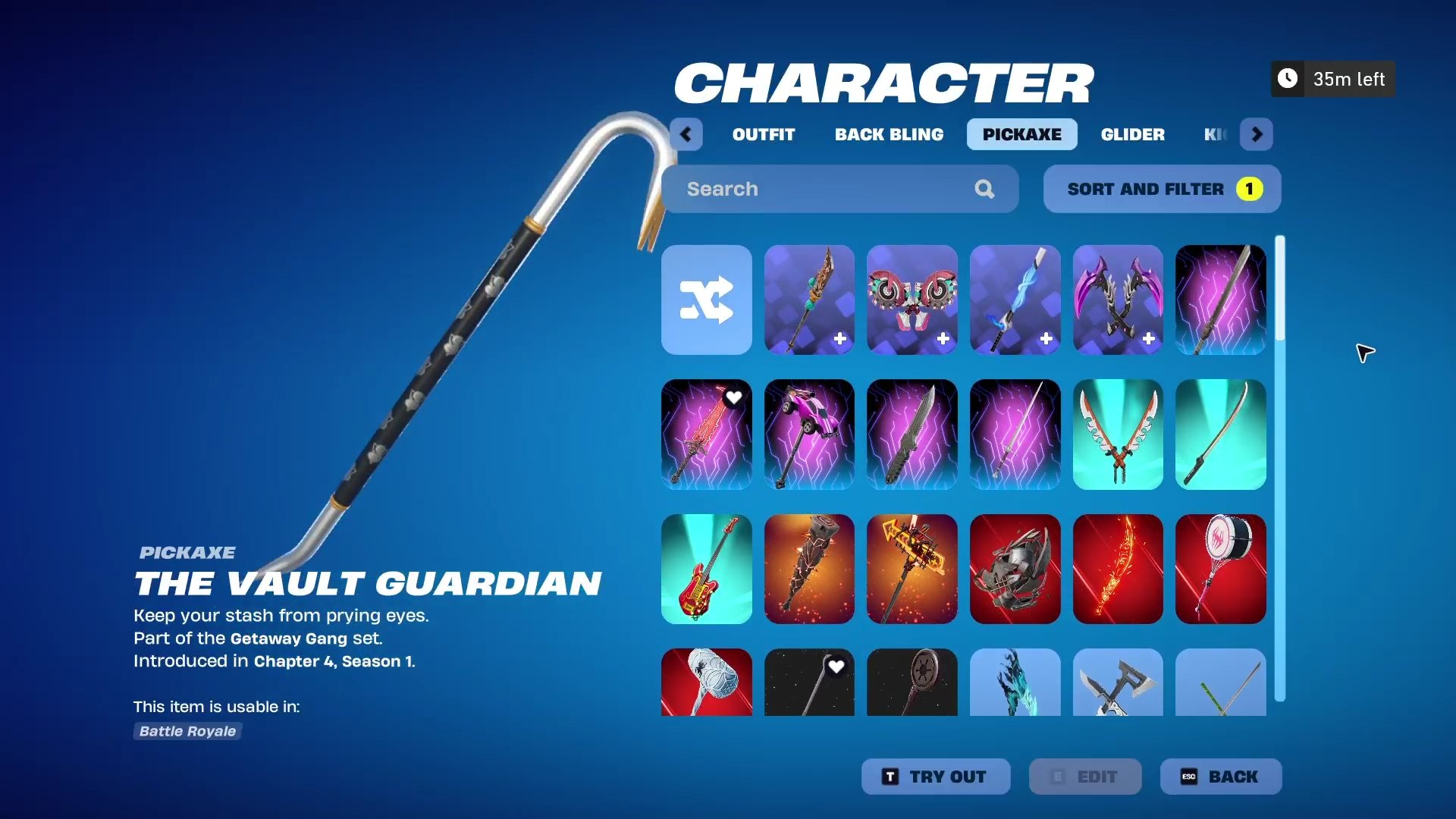Select the red electric guitar pickaxe
This screenshot has height=819, width=1456.
pos(706,570)
